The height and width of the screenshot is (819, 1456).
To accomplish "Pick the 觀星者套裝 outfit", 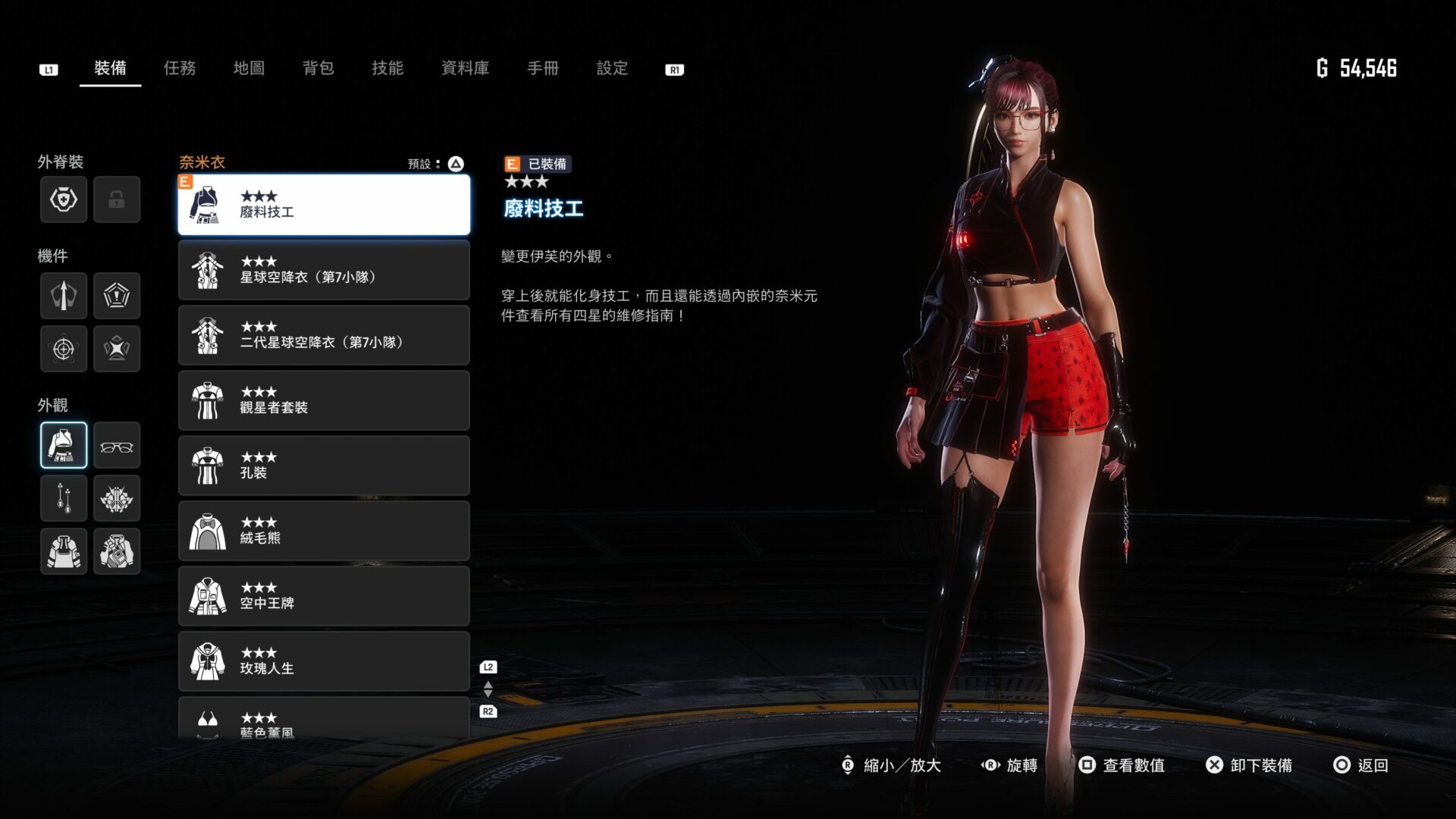I will click(x=324, y=401).
